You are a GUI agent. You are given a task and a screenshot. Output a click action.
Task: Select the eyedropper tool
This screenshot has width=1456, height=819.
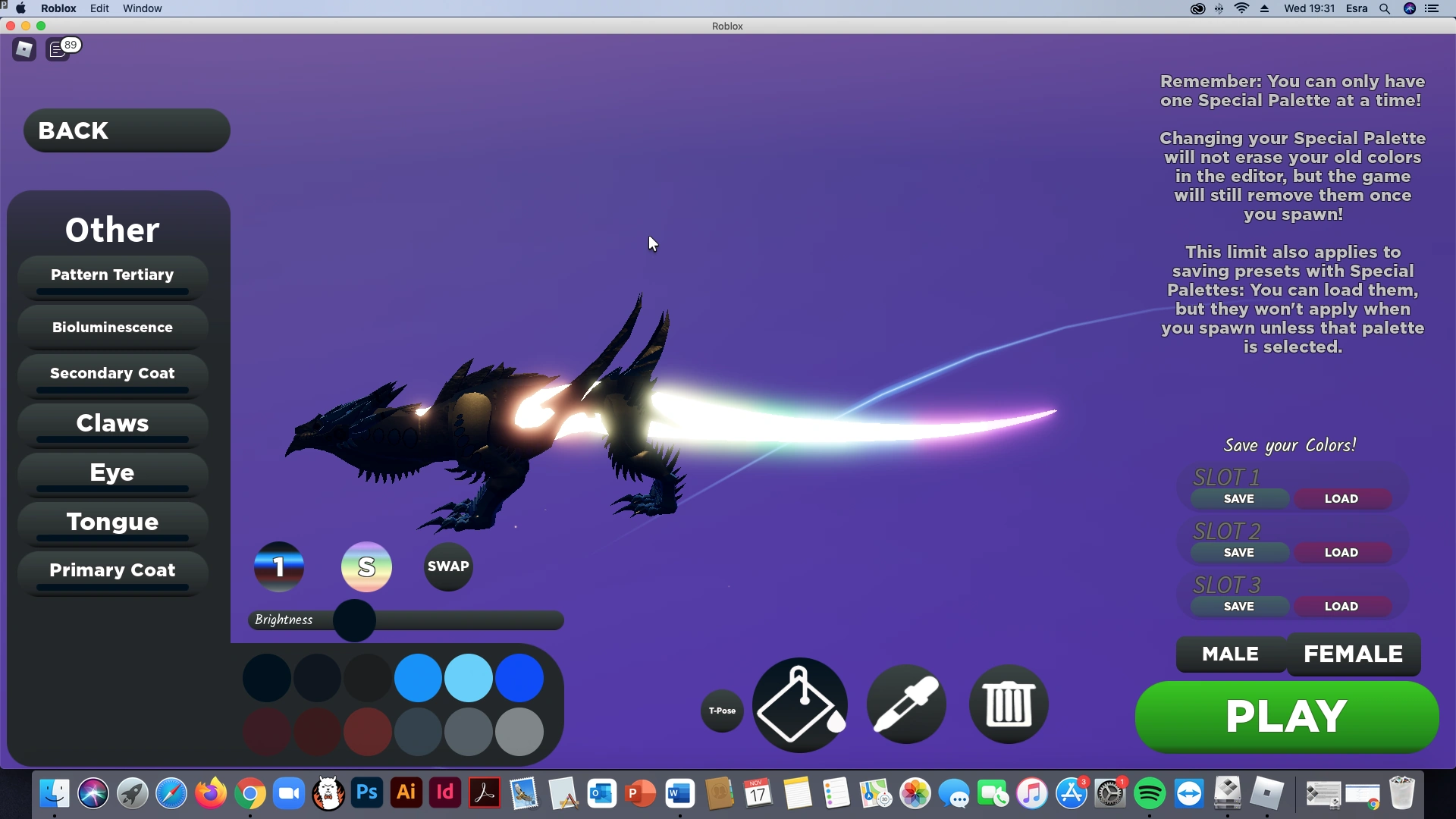tap(905, 704)
